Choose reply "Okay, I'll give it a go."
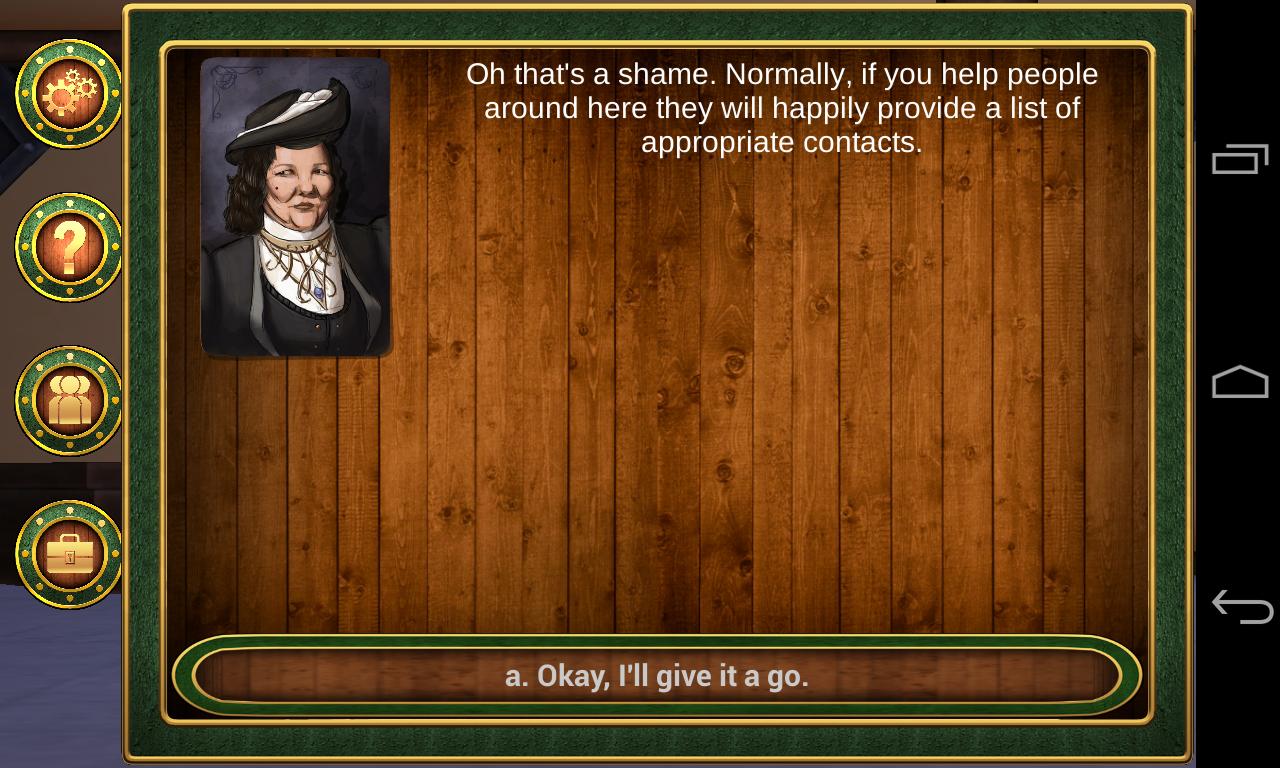The width and height of the screenshot is (1280, 768). 656,676
